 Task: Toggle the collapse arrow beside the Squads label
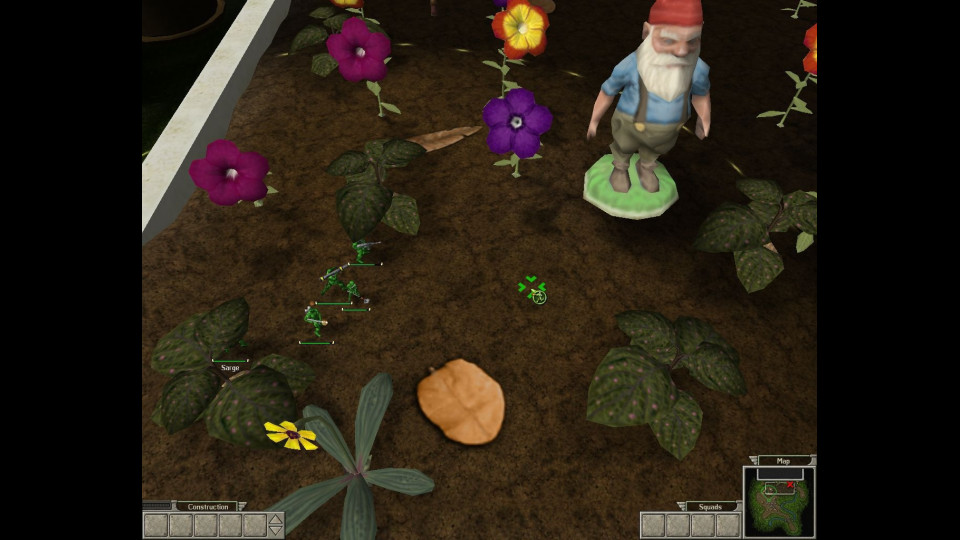pyautogui.click(x=680, y=506)
